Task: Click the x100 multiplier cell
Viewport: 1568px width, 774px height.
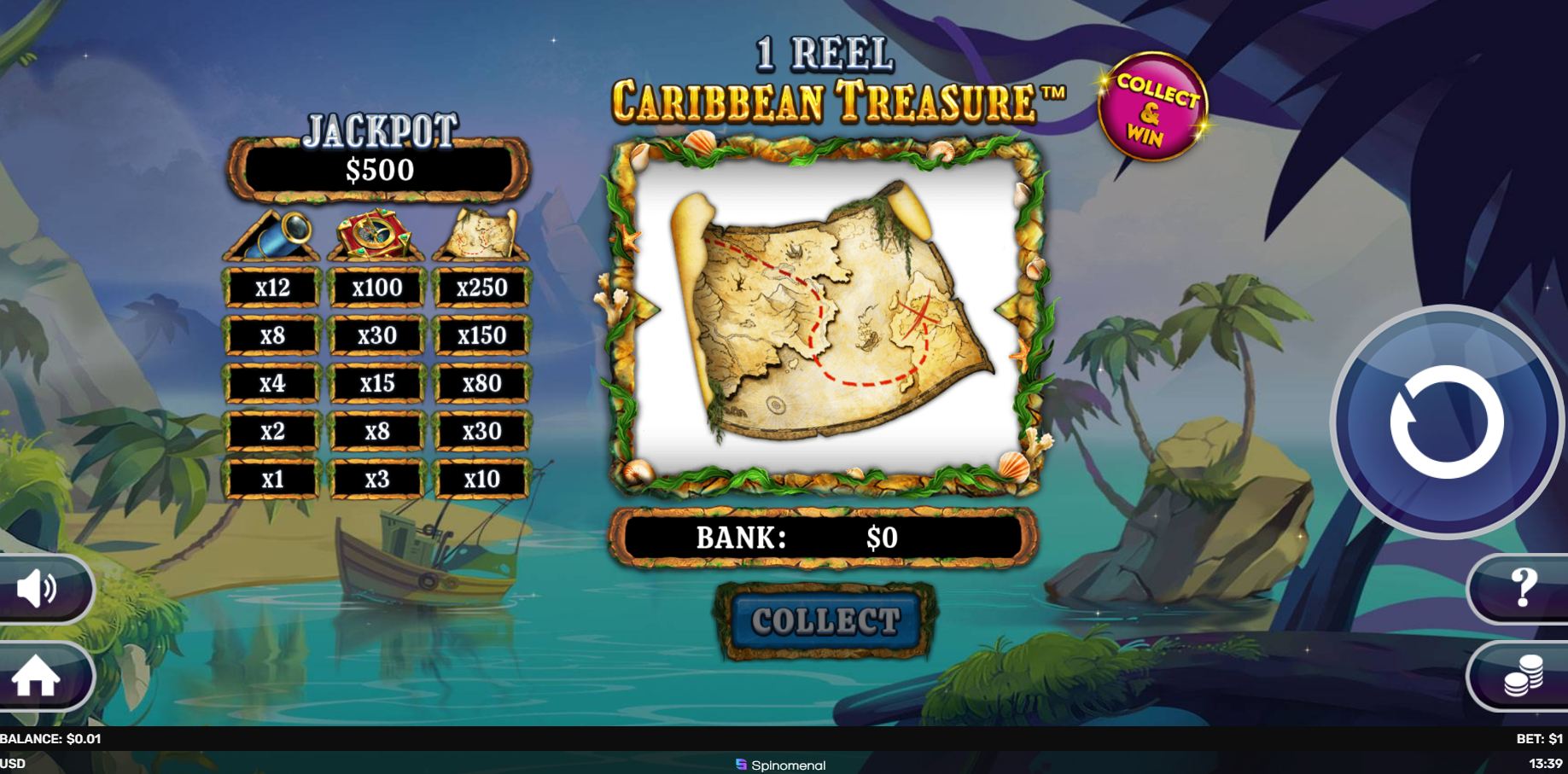Action: [x=376, y=288]
